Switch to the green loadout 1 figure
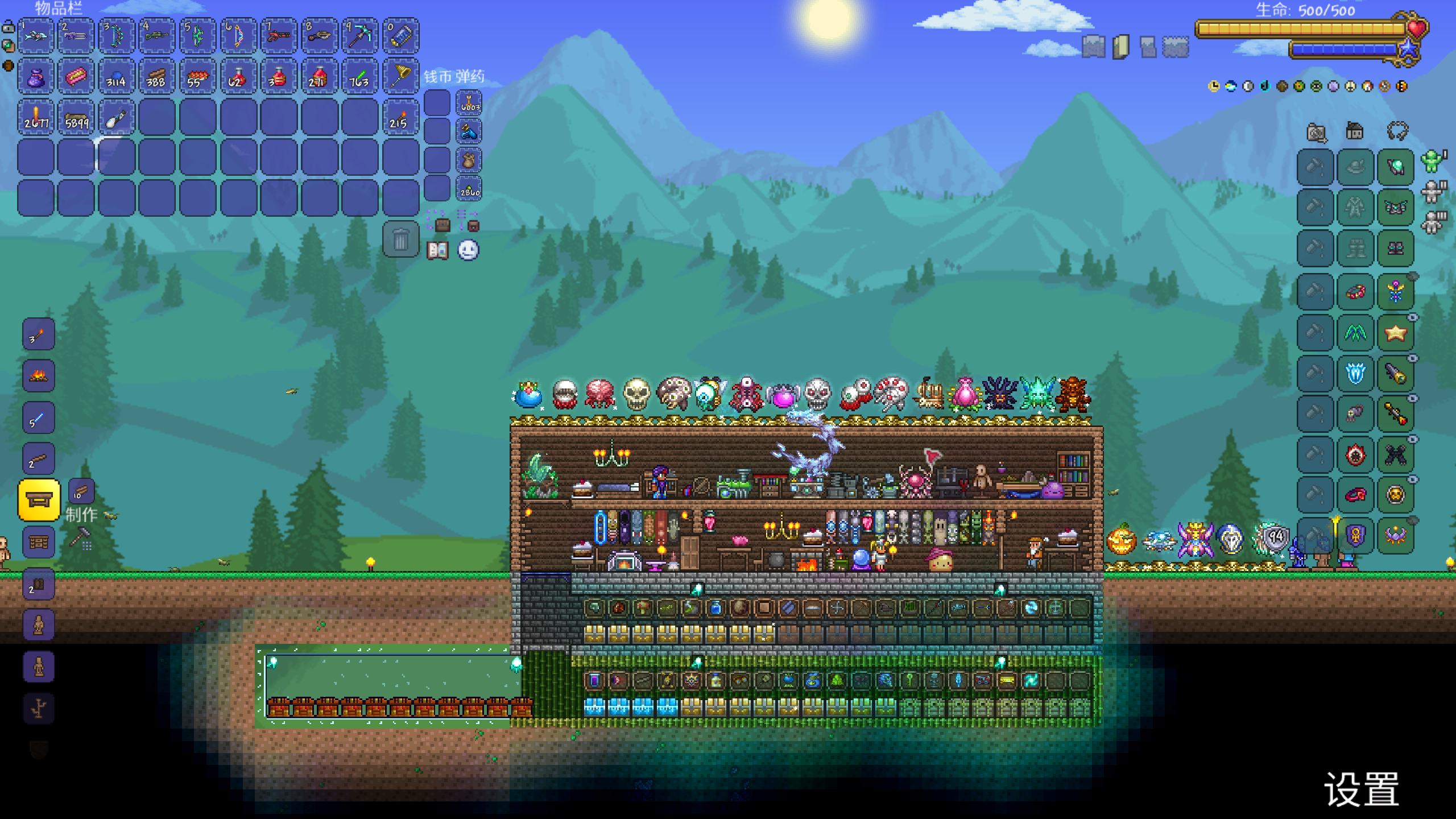 [1433, 161]
